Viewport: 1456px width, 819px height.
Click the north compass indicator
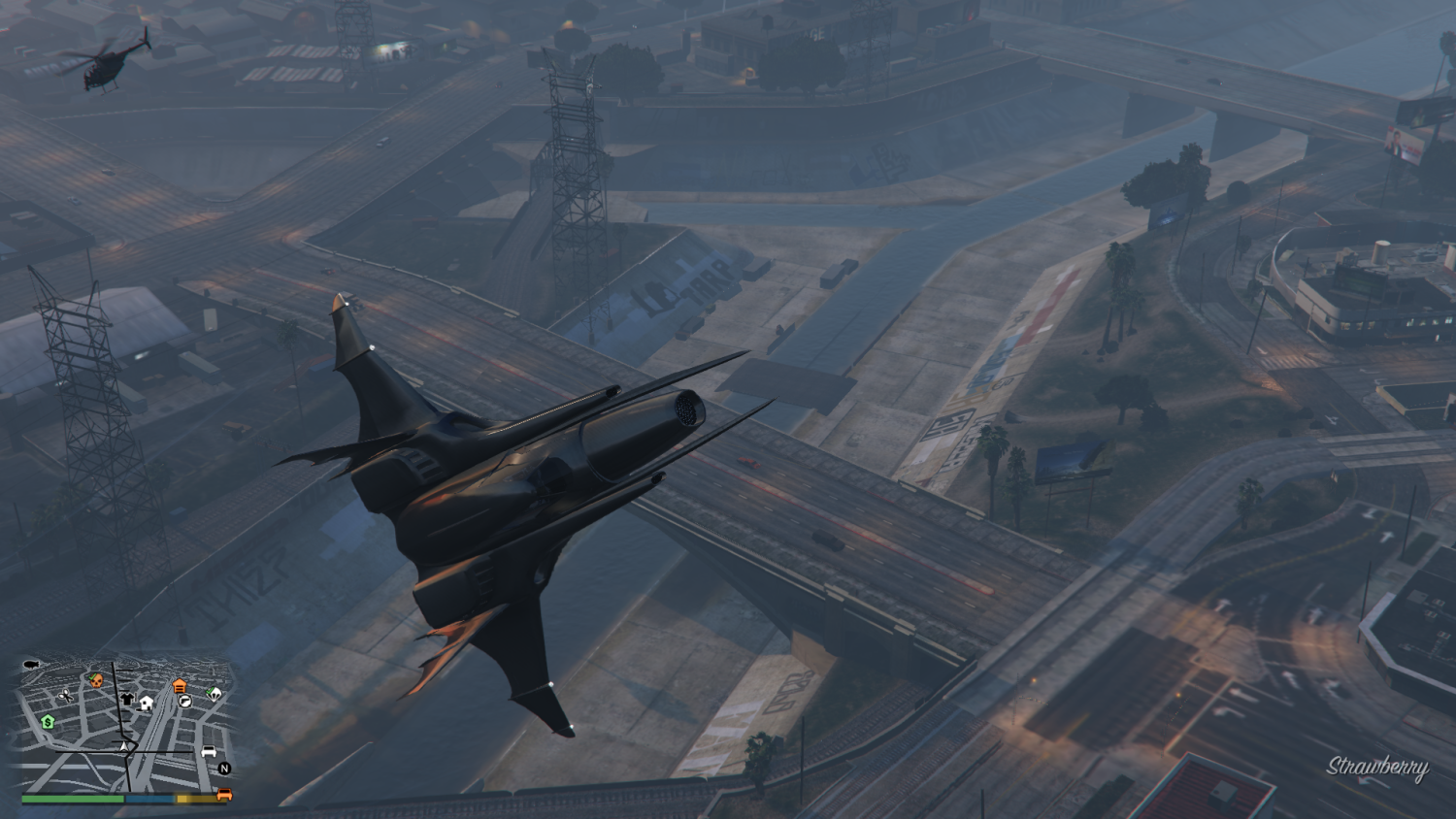224,769
